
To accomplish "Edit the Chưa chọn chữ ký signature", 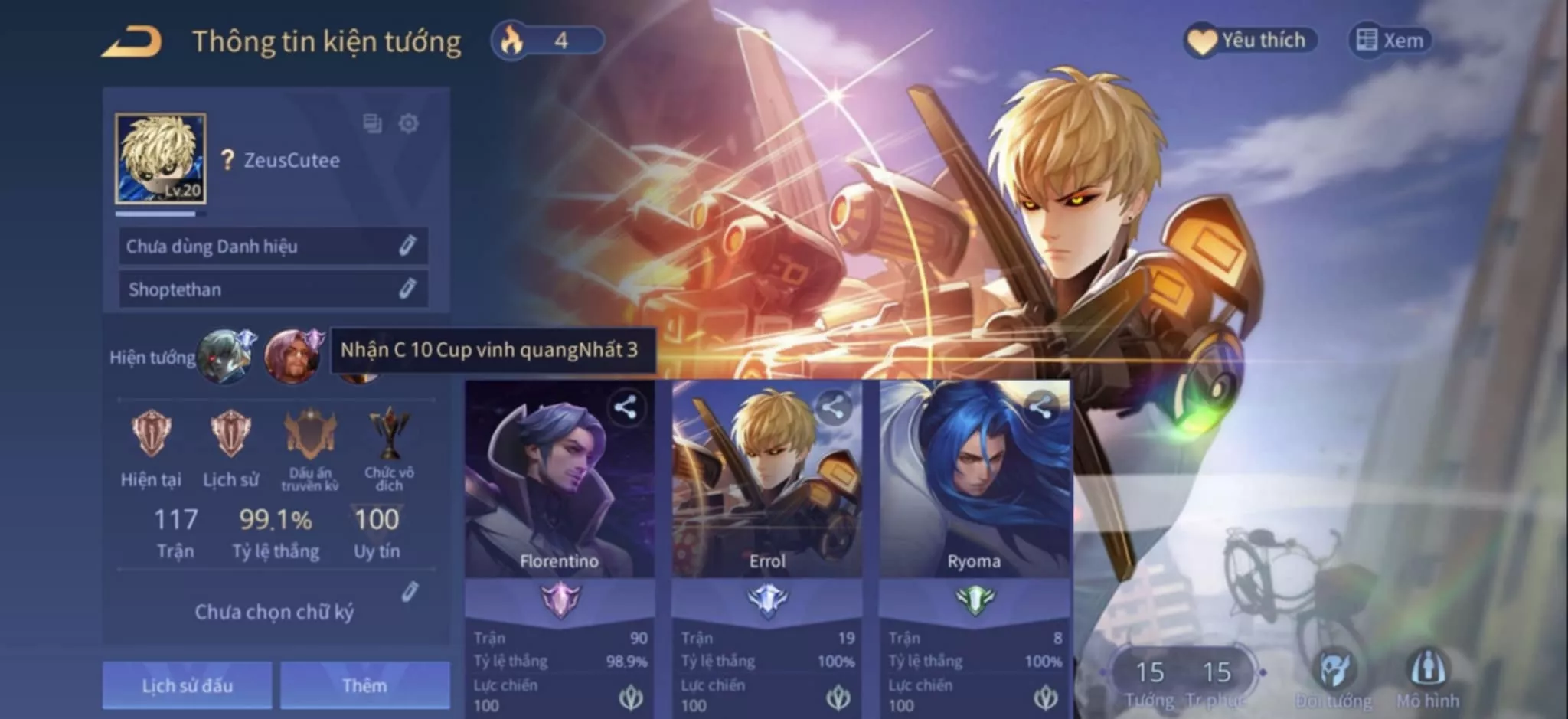I will [x=410, y=592].
